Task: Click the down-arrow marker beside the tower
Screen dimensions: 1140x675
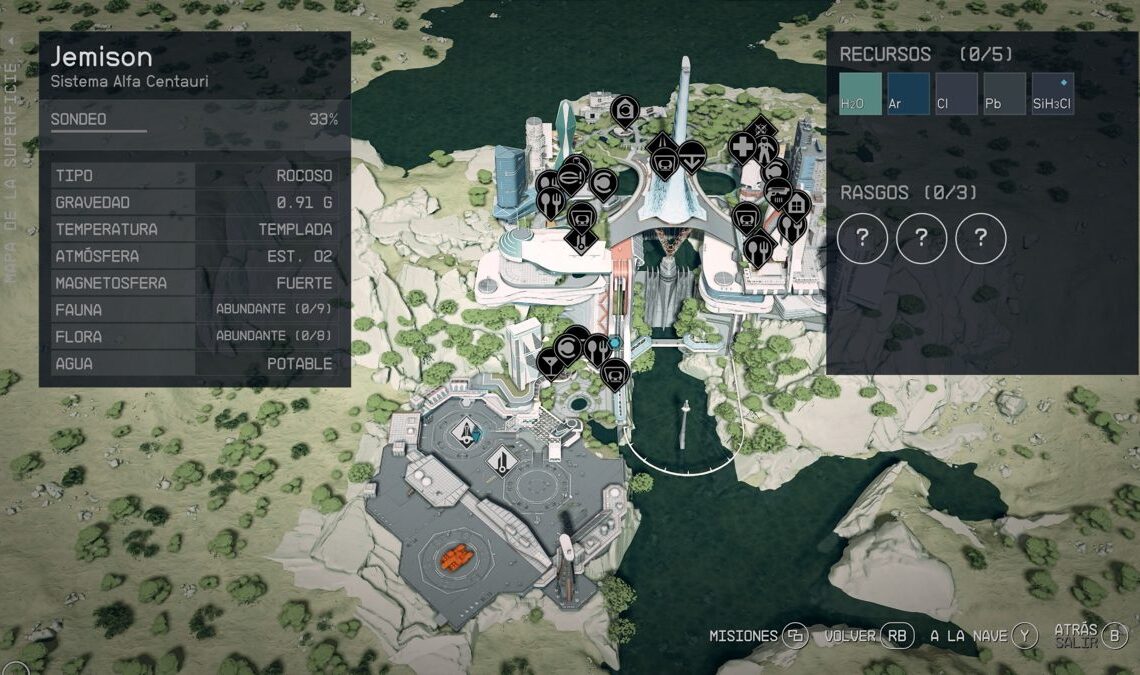Action: pyautogui.click(x=690, y=157)
